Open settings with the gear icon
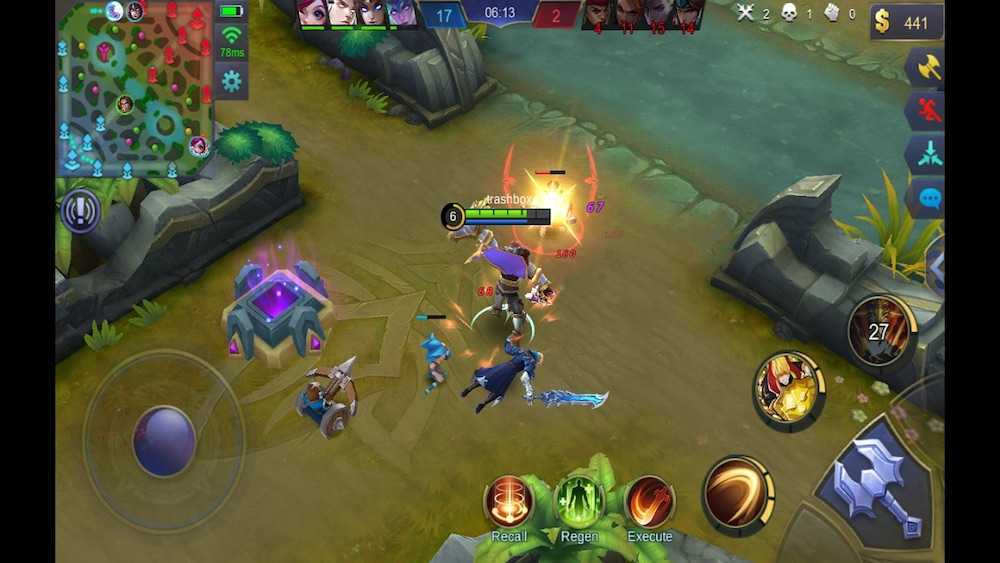Viewport: 1000px width, 563px height. coord(231,81)
